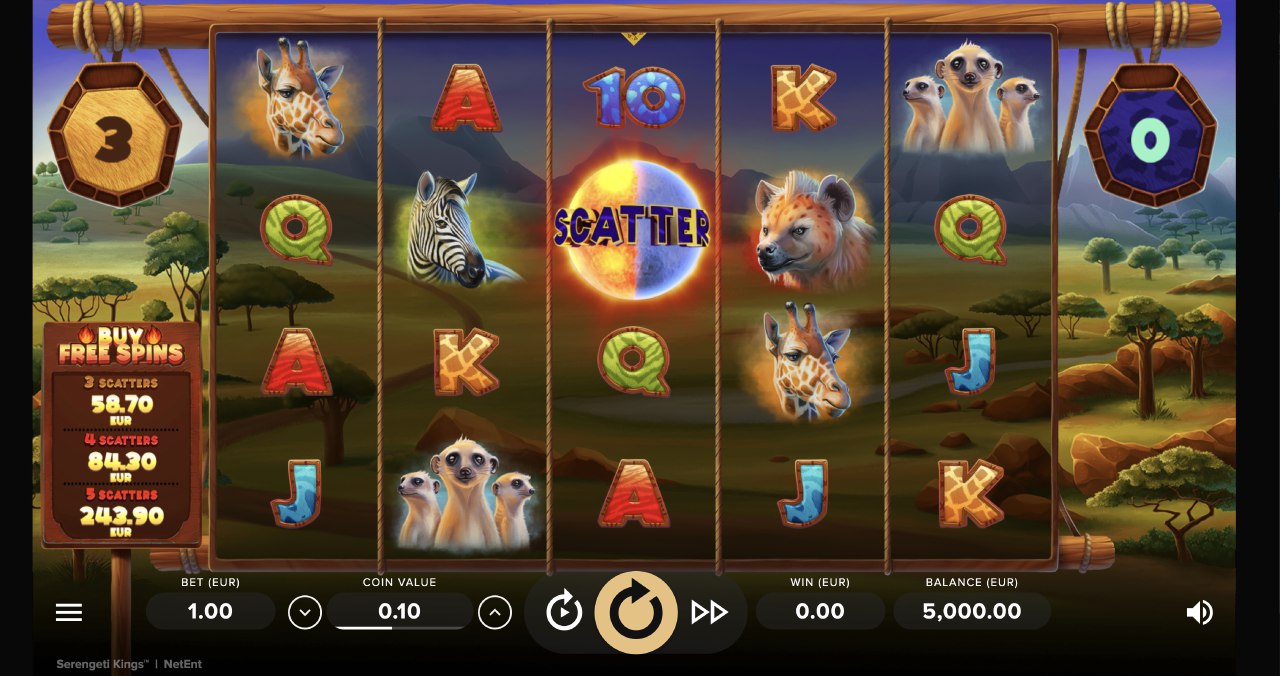Open the autoplay options
The image size is (1280, 676).
[564, 611]
